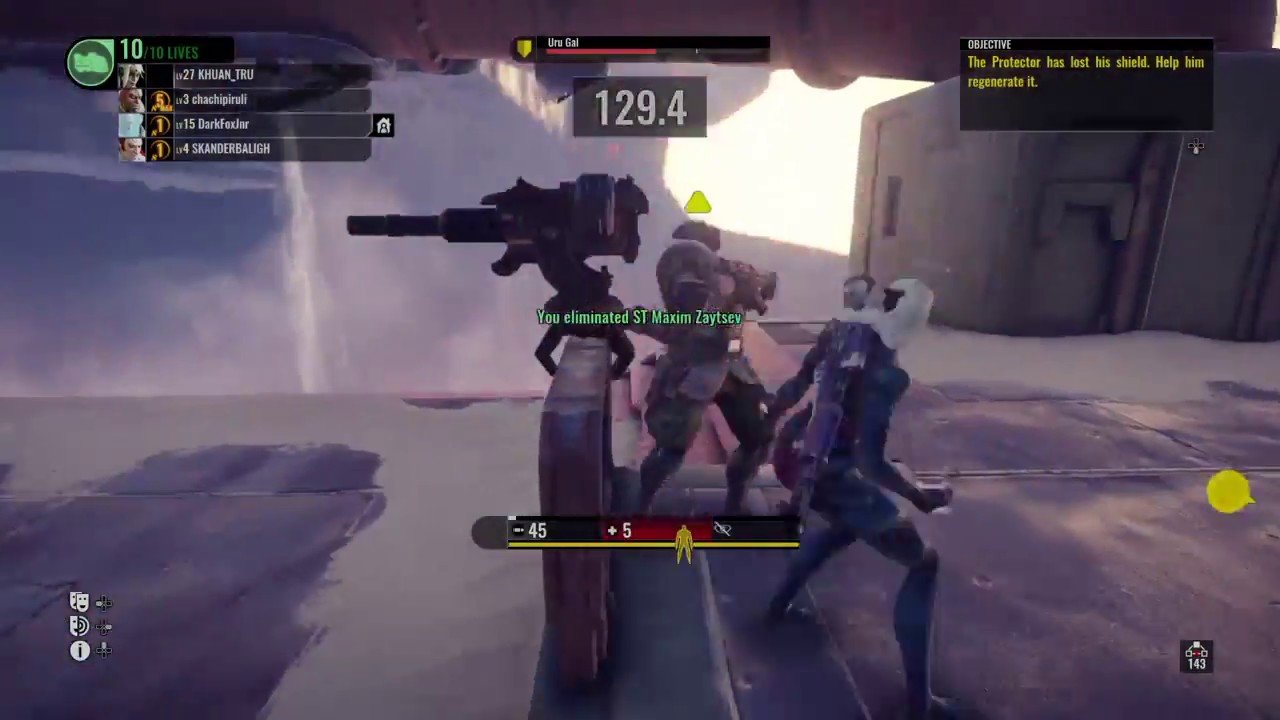Image resolution: width=1280 pixels, height=720 pixels.
Task: Select SKANDERBALIGH's squad row
Action: (230, 149)
